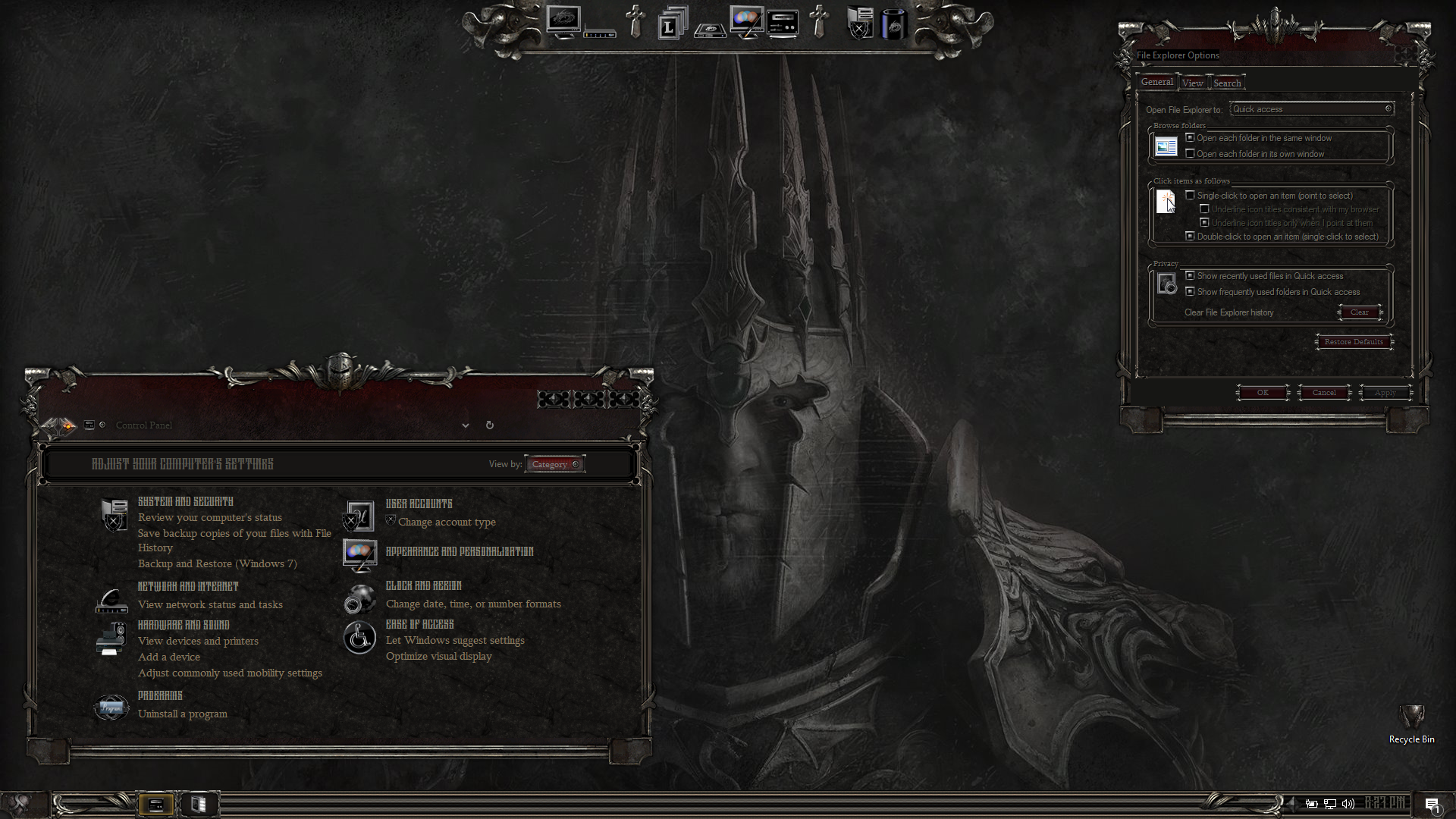Open Network and Internet settings
Screen dimensions: 1456x819
pos(188,586)
